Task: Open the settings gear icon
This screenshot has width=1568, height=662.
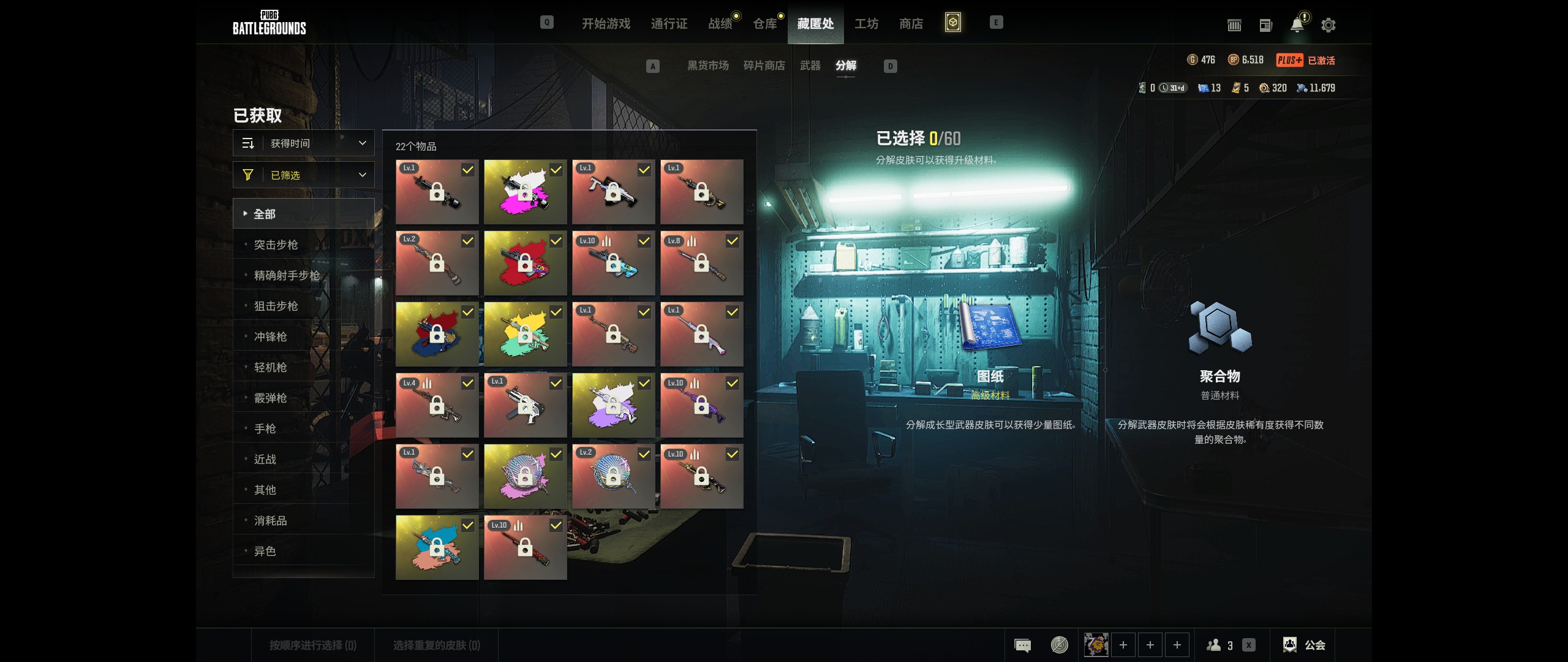Action: pyautogui.click(x=1329, y=25)
